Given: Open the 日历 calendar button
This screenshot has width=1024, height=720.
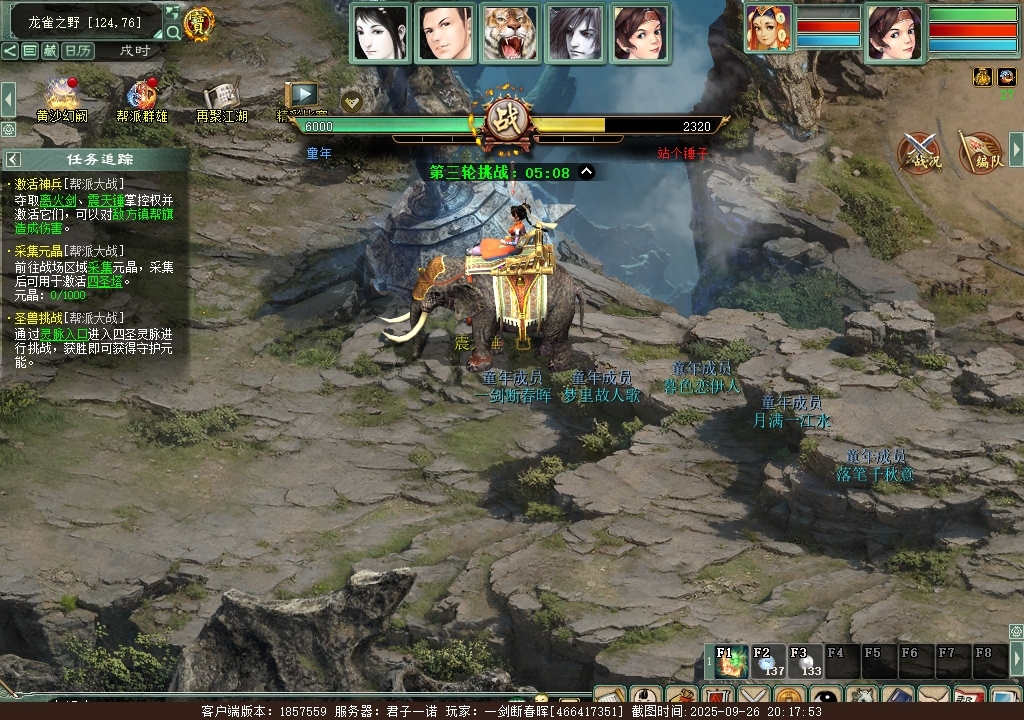Looking at the screenshot, I should [79, 50].
